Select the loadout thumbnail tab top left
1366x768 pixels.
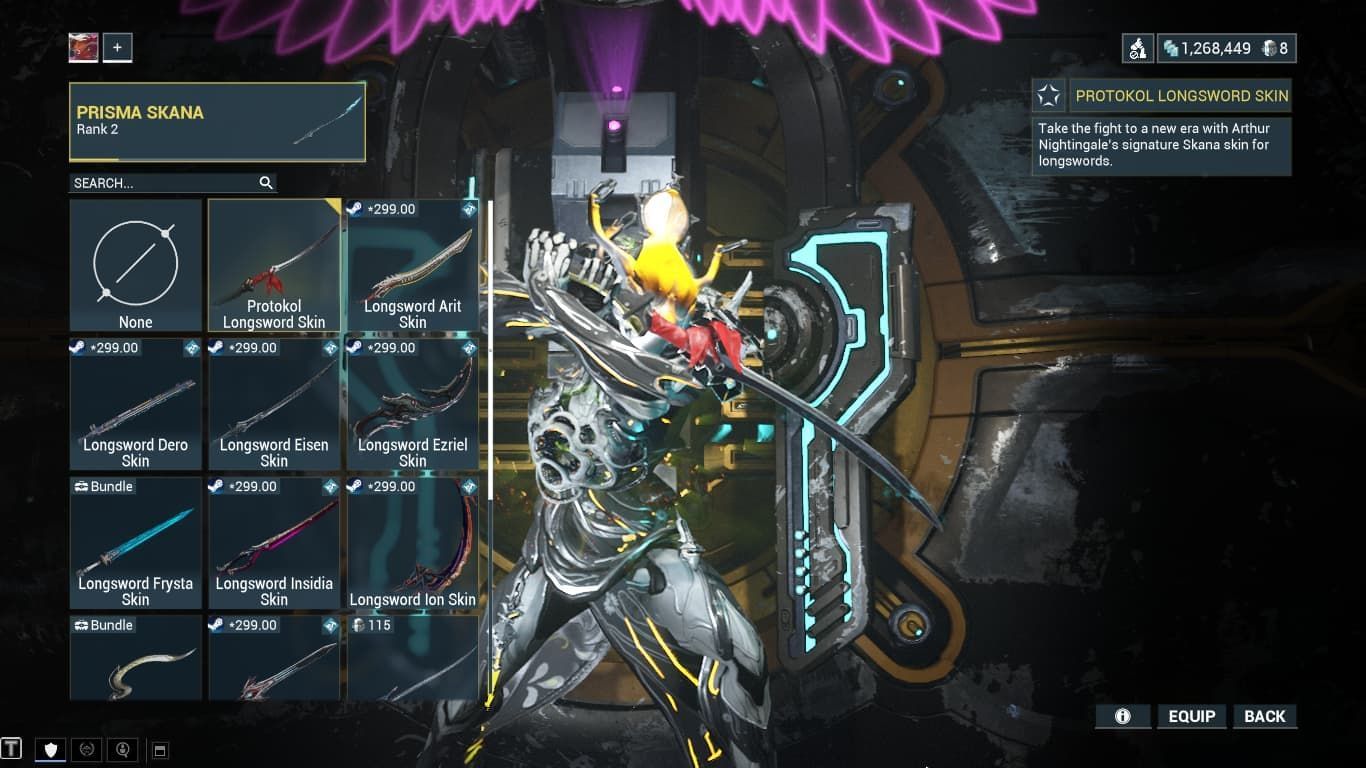(x=82, y=46)
